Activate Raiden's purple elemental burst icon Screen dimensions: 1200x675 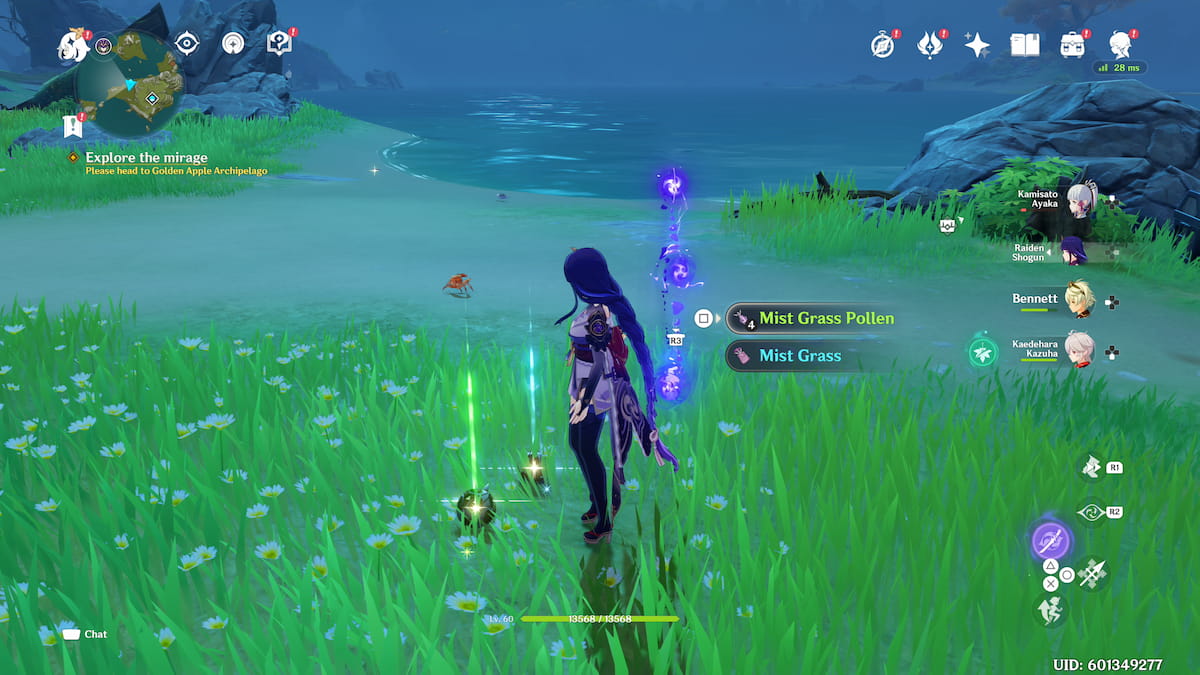[1051, 541]
